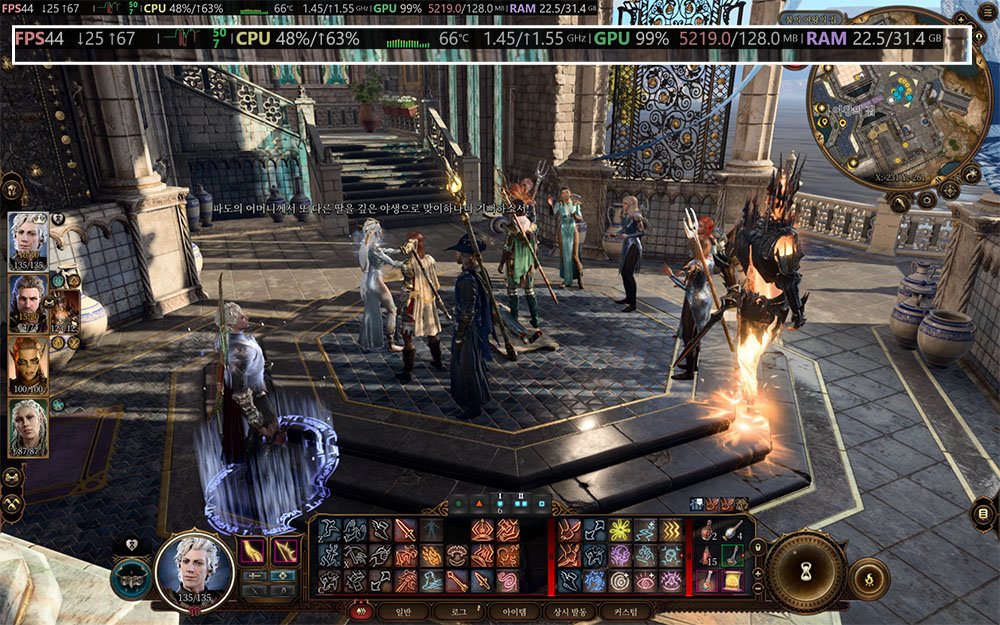
Task: Choose the braided white-haired party portrait
Action: click(28, 427)
